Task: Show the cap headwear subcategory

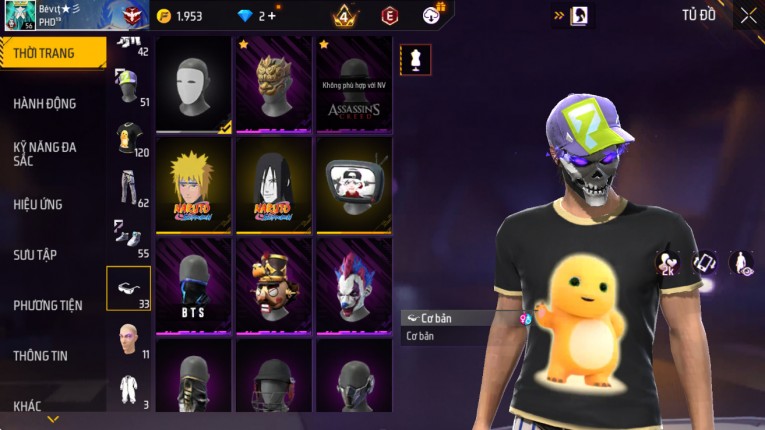Action: 128,88
